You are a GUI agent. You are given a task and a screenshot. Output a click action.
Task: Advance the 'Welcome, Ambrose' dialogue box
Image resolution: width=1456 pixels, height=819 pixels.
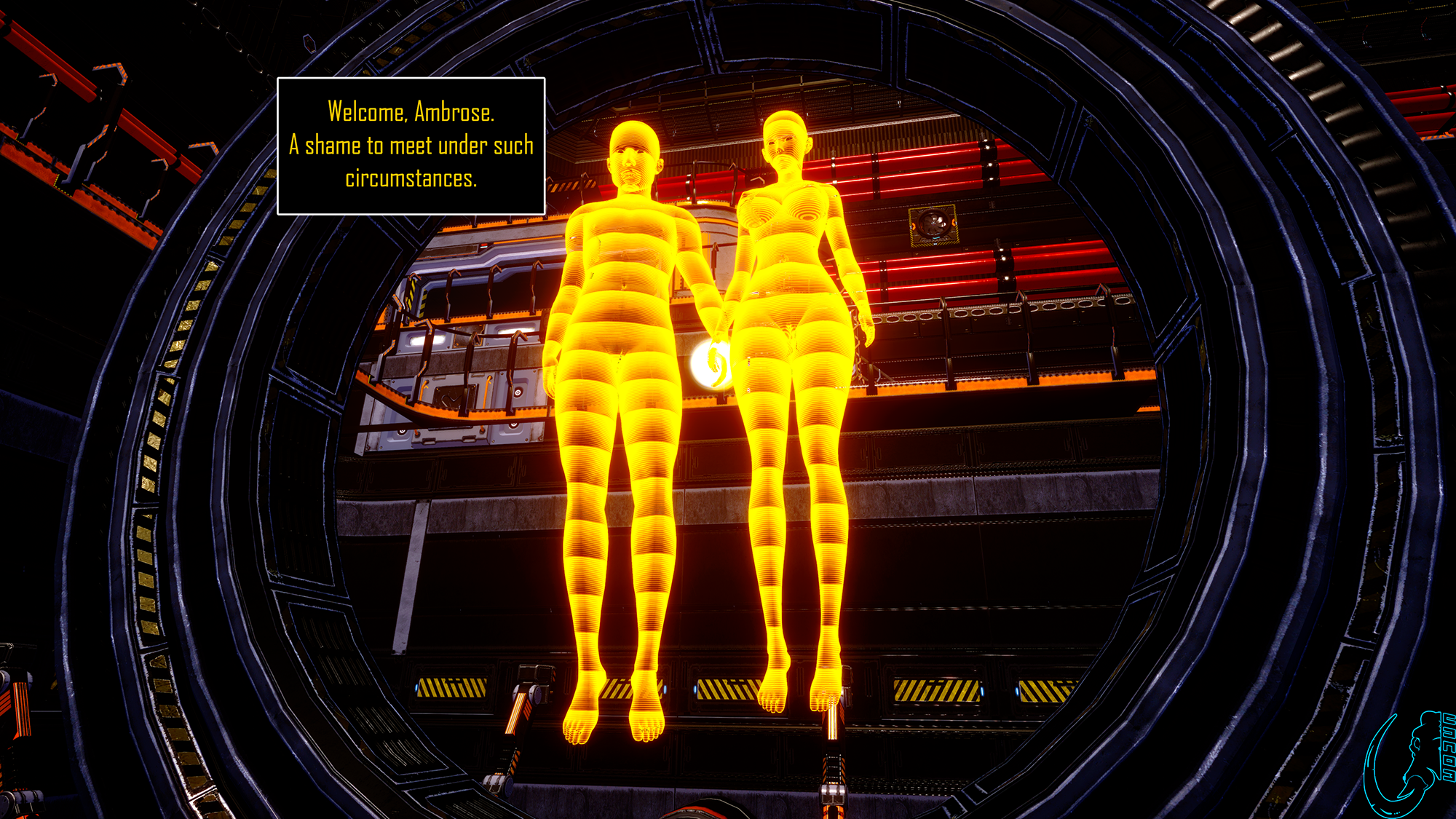[411, 146]
